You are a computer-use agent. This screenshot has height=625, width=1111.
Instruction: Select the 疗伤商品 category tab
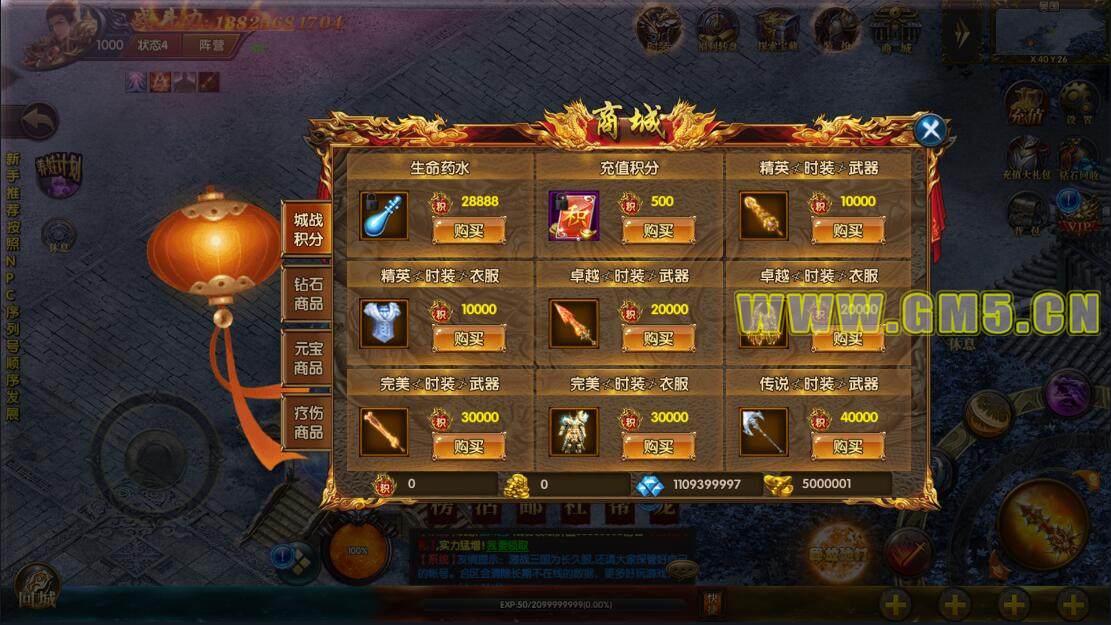coord(308,422)
